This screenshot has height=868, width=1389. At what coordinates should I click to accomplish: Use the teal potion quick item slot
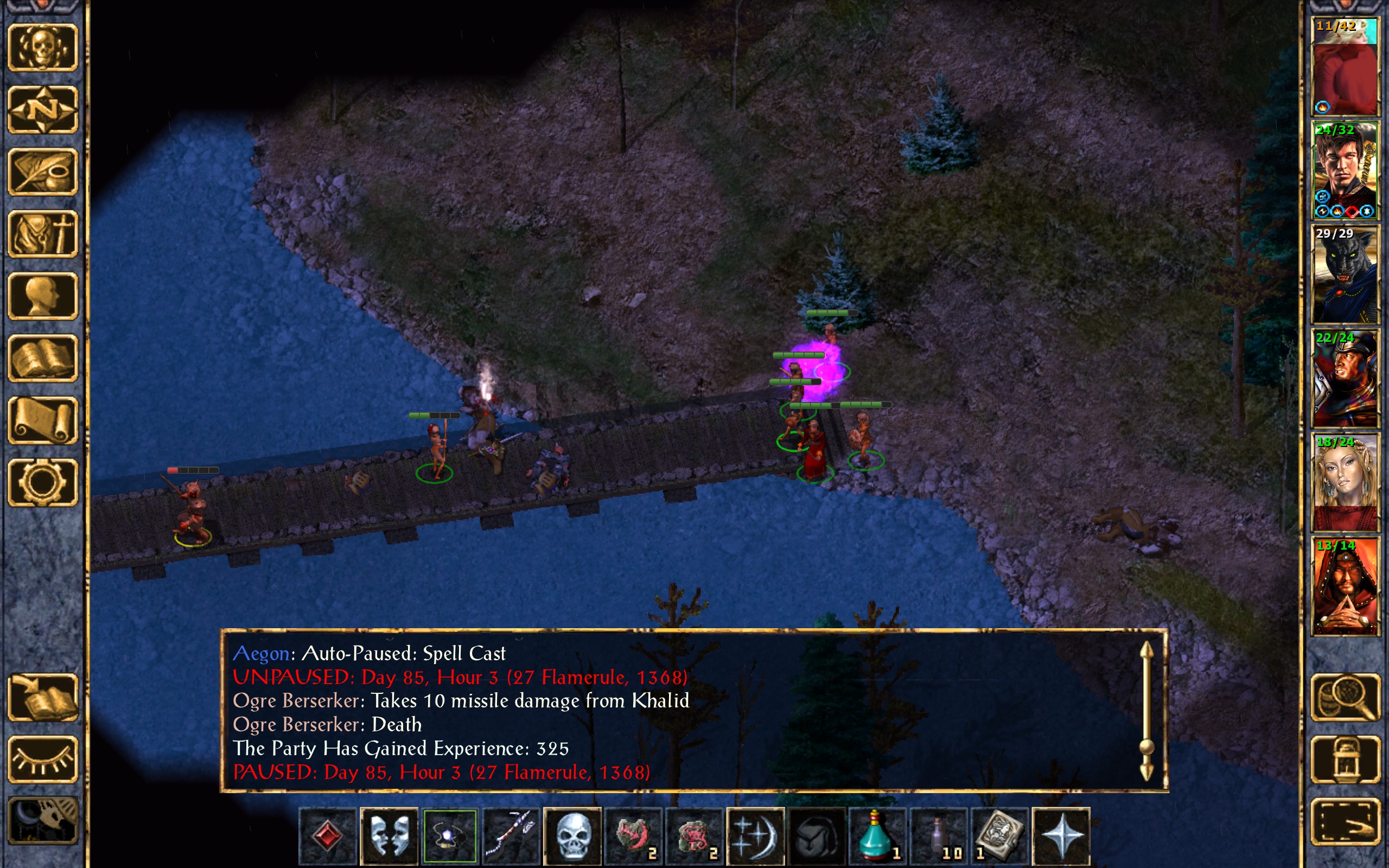click(877, 835)
